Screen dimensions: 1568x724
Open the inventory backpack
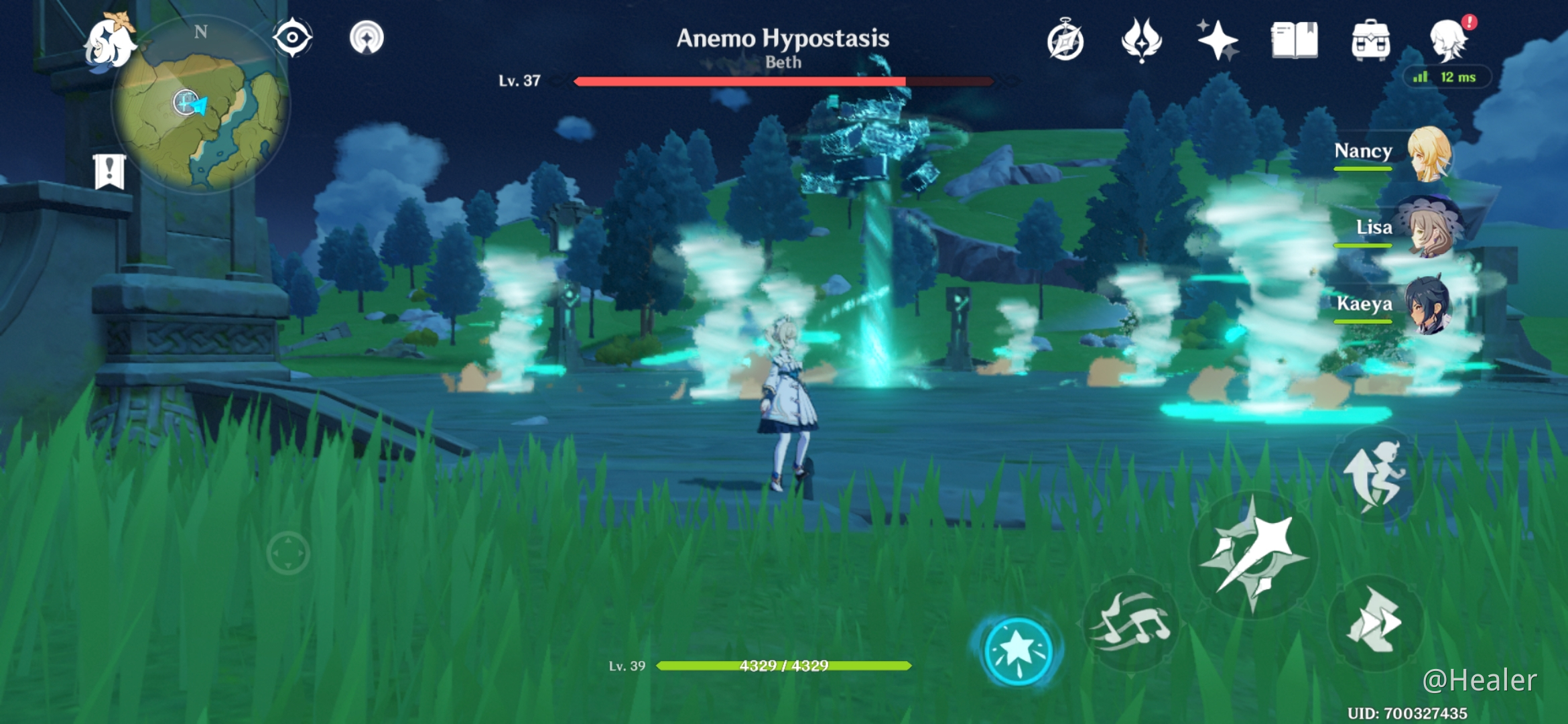pyautogui.click(x=1370, y=40)
